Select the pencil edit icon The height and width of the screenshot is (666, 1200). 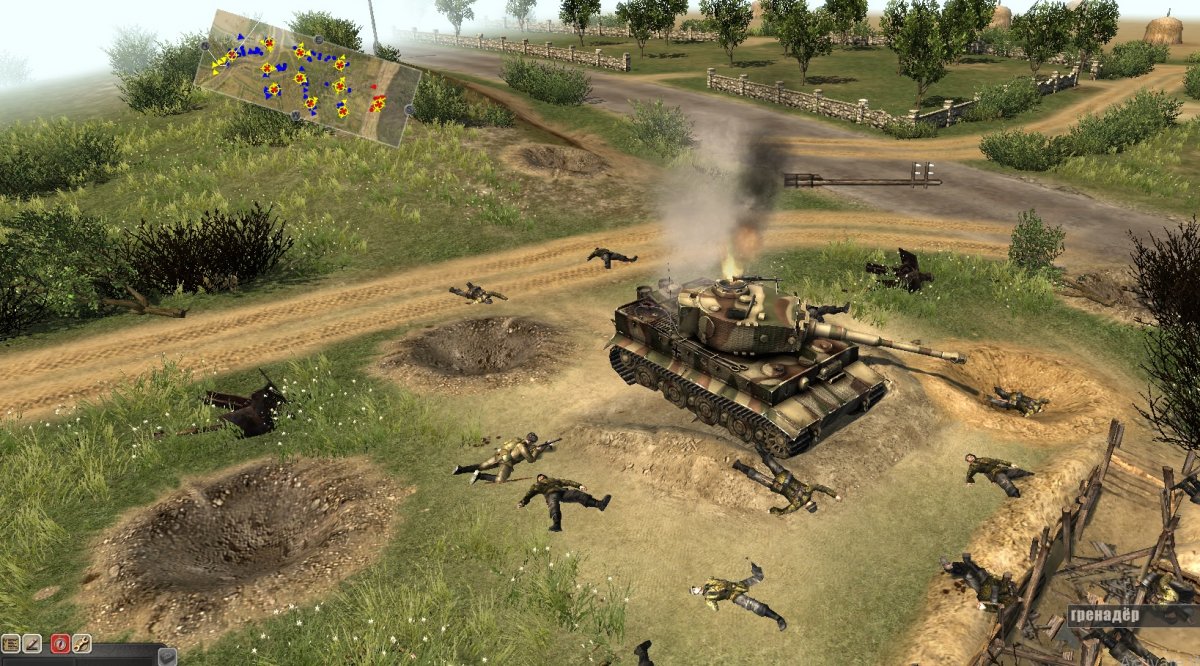pyautogui.click(x=32, y=644)
